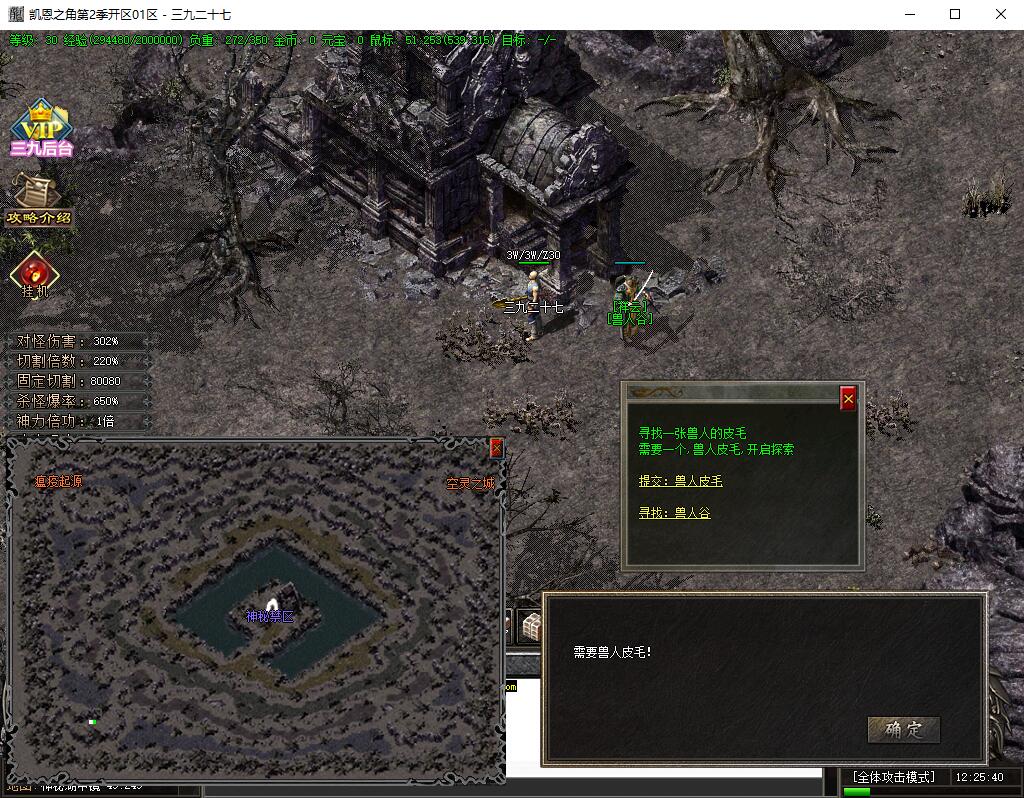Open the 攻略介绍 guide scroll
The height and width of the screenshot is (798, 1024).
[x=39, y=199]
